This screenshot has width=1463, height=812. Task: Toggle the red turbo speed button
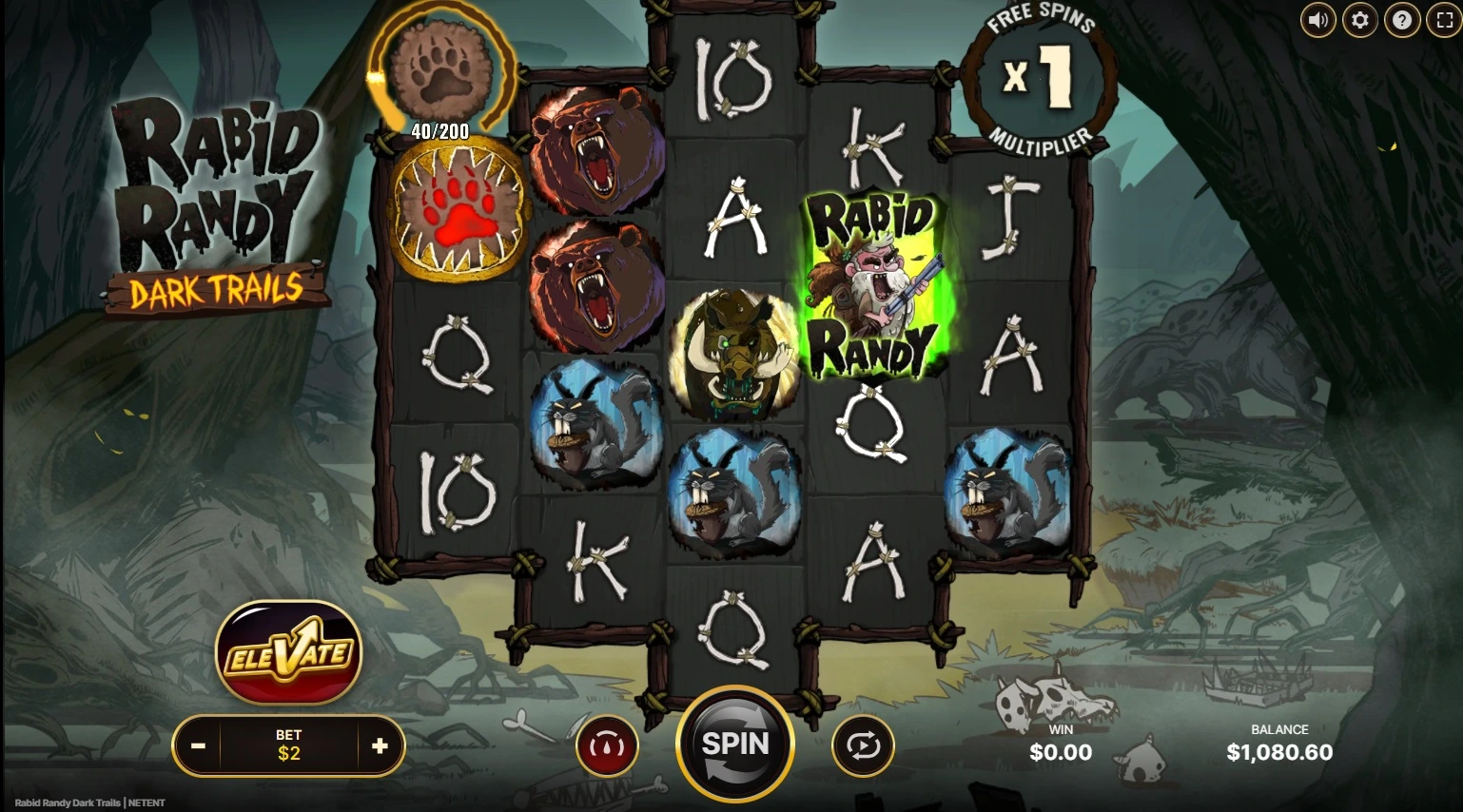[x=607, y=746]
